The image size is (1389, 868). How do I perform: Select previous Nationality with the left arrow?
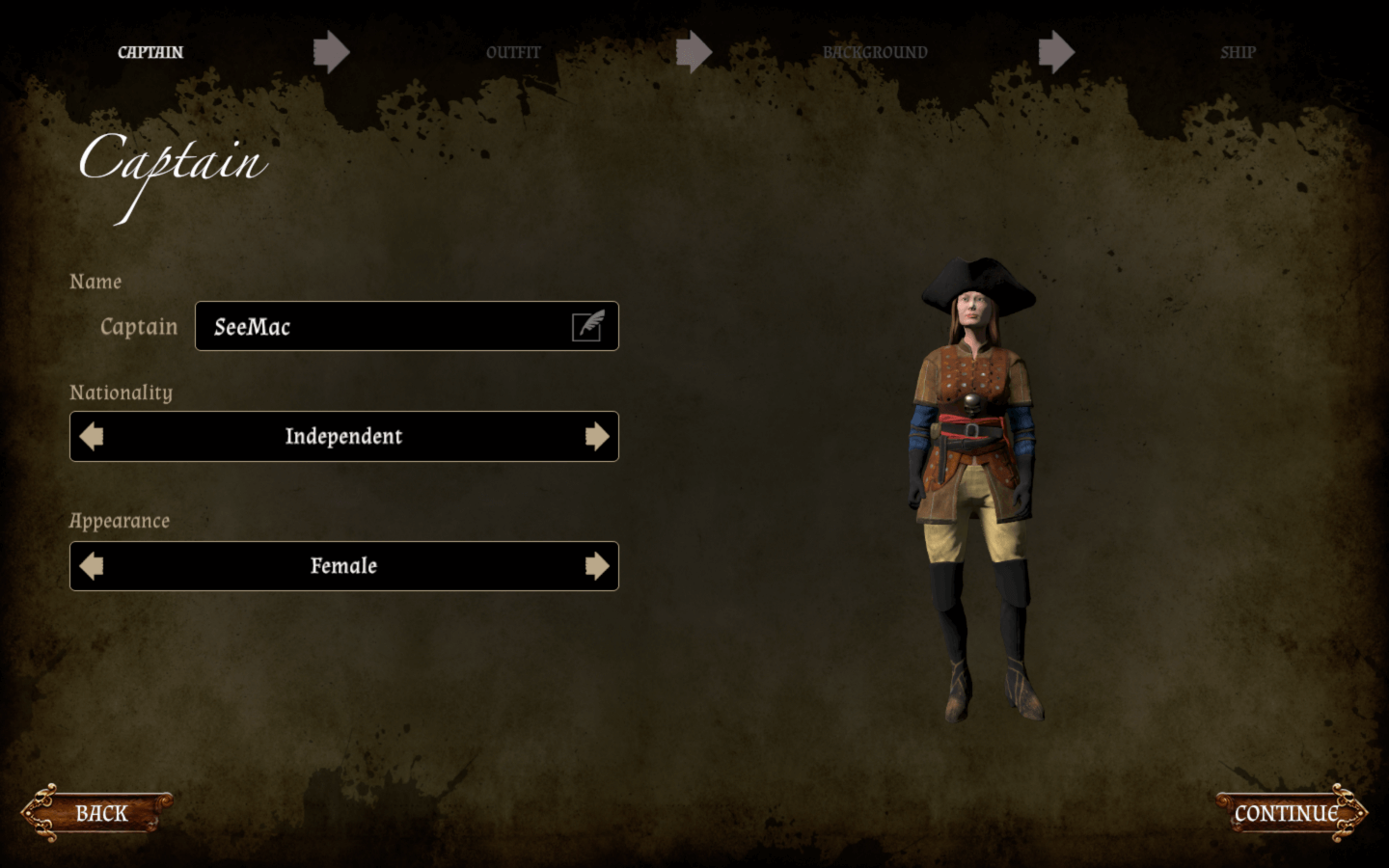(x=92, y=437)
